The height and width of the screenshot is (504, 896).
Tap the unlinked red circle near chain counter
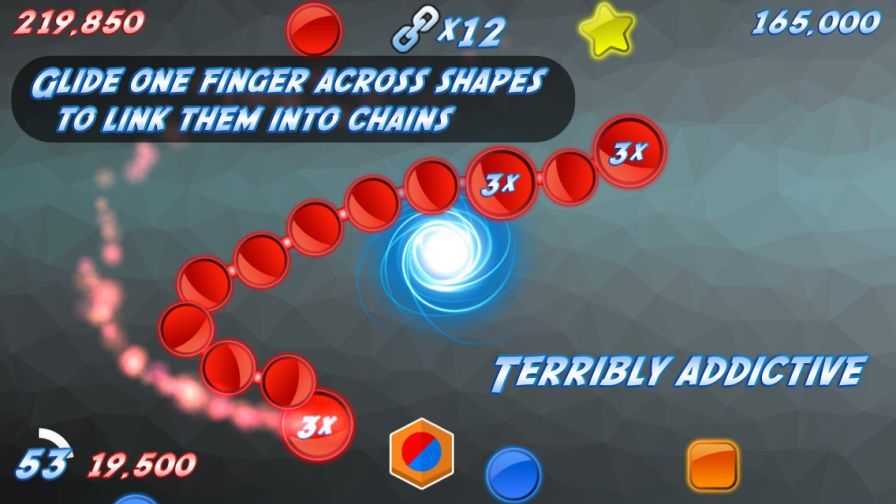tap(315, 29)
